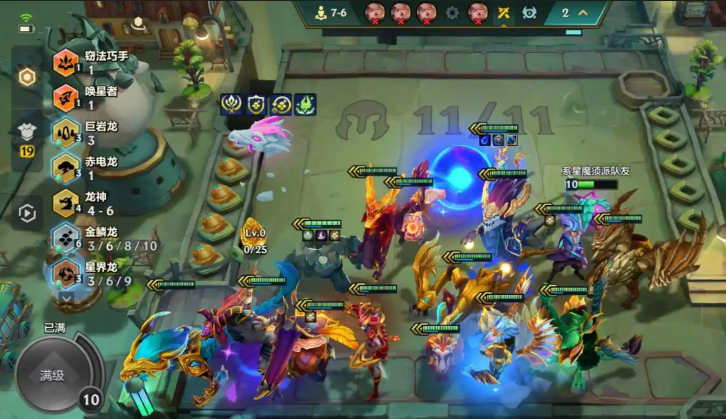
Task: Select the 窃法巧手 trait entry
Action: point(67,63)
